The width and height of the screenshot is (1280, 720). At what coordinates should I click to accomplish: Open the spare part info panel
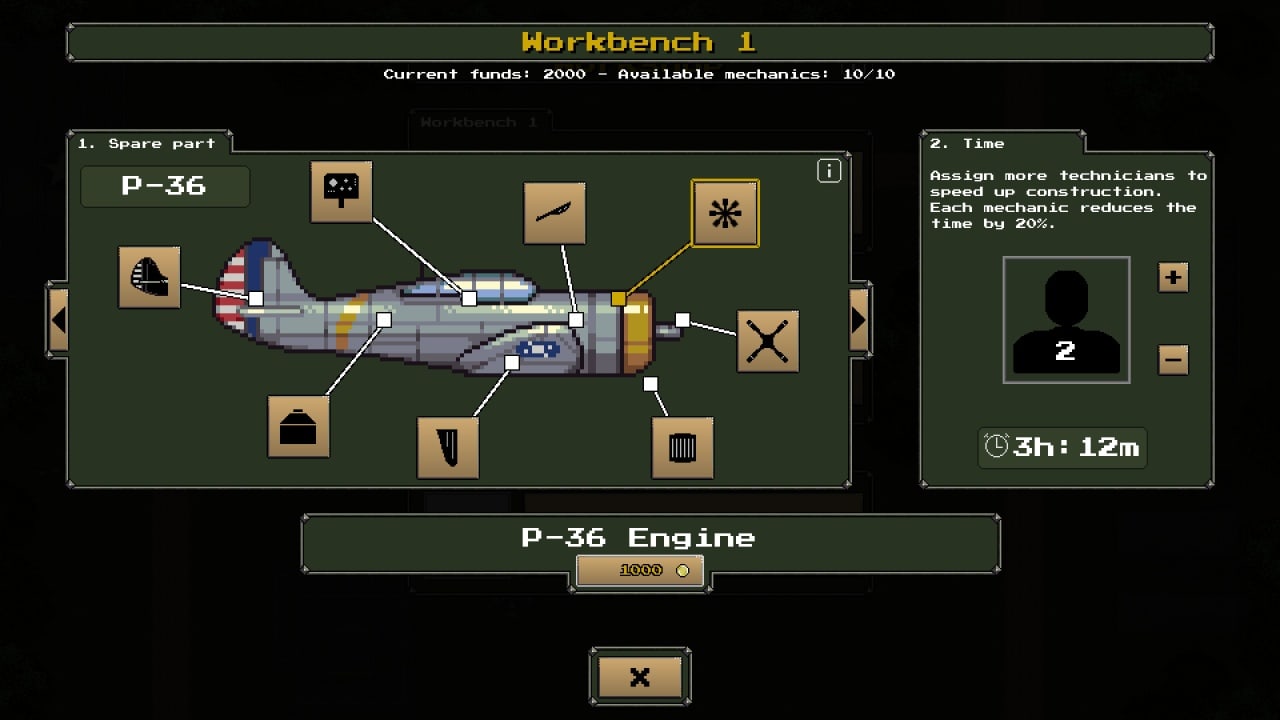click(829, 171)
